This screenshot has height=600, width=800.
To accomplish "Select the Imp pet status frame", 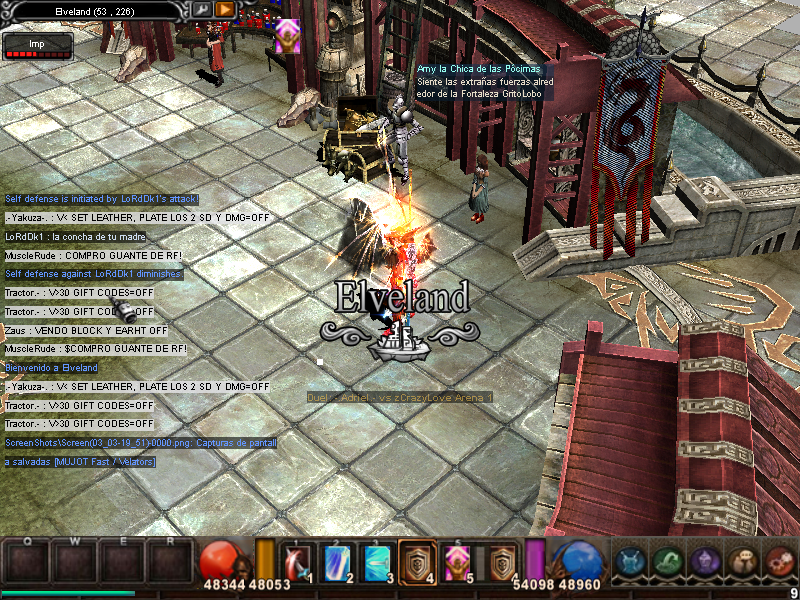I will [38, 46].
